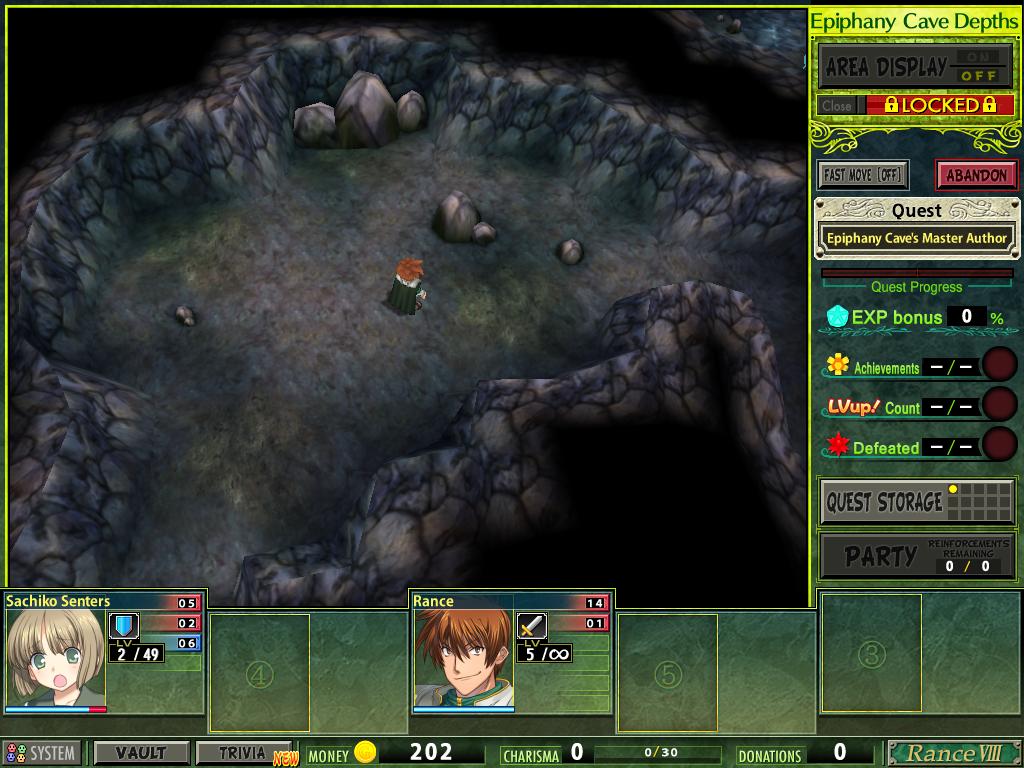
Task: Click the Epiphany Cave's Master Author quest title
Action: (x=916, y=239)
